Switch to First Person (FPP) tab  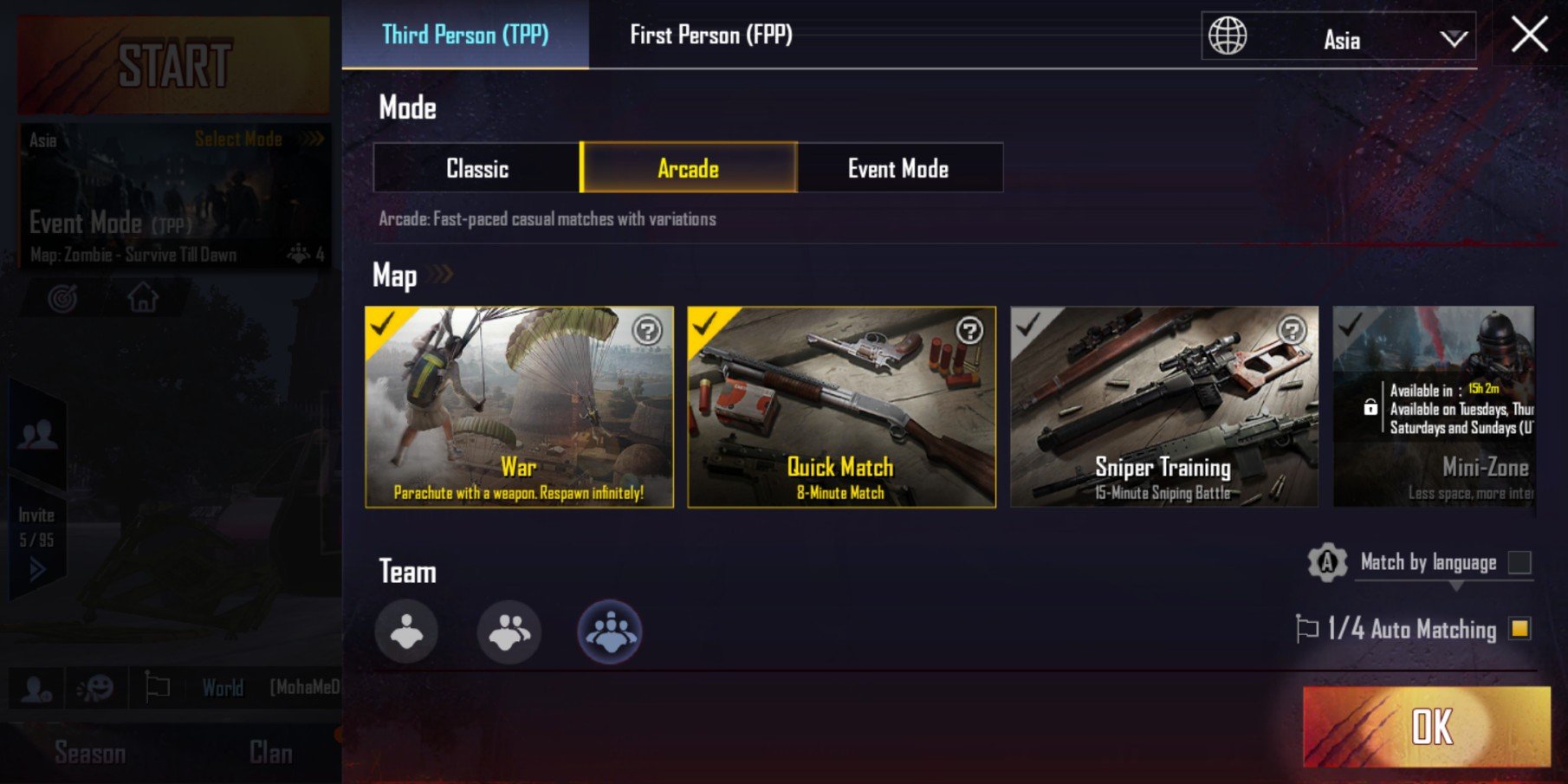710,35
